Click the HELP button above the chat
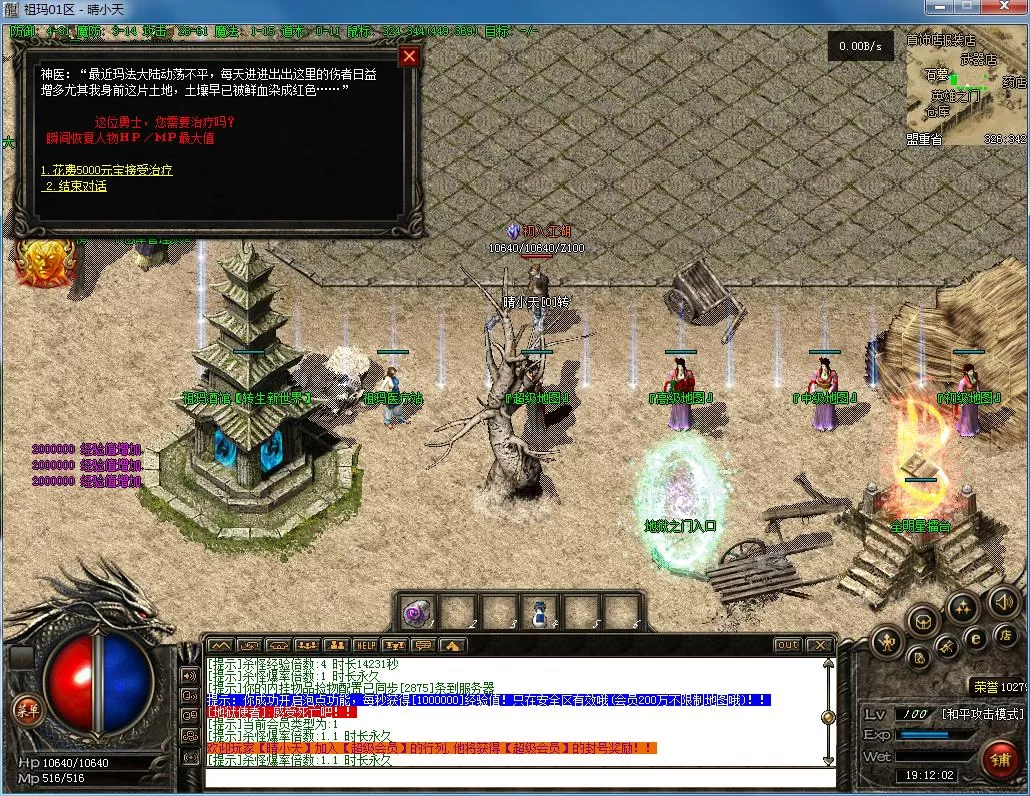Viewport: 1030px width, 796px height. coord(365,646)
